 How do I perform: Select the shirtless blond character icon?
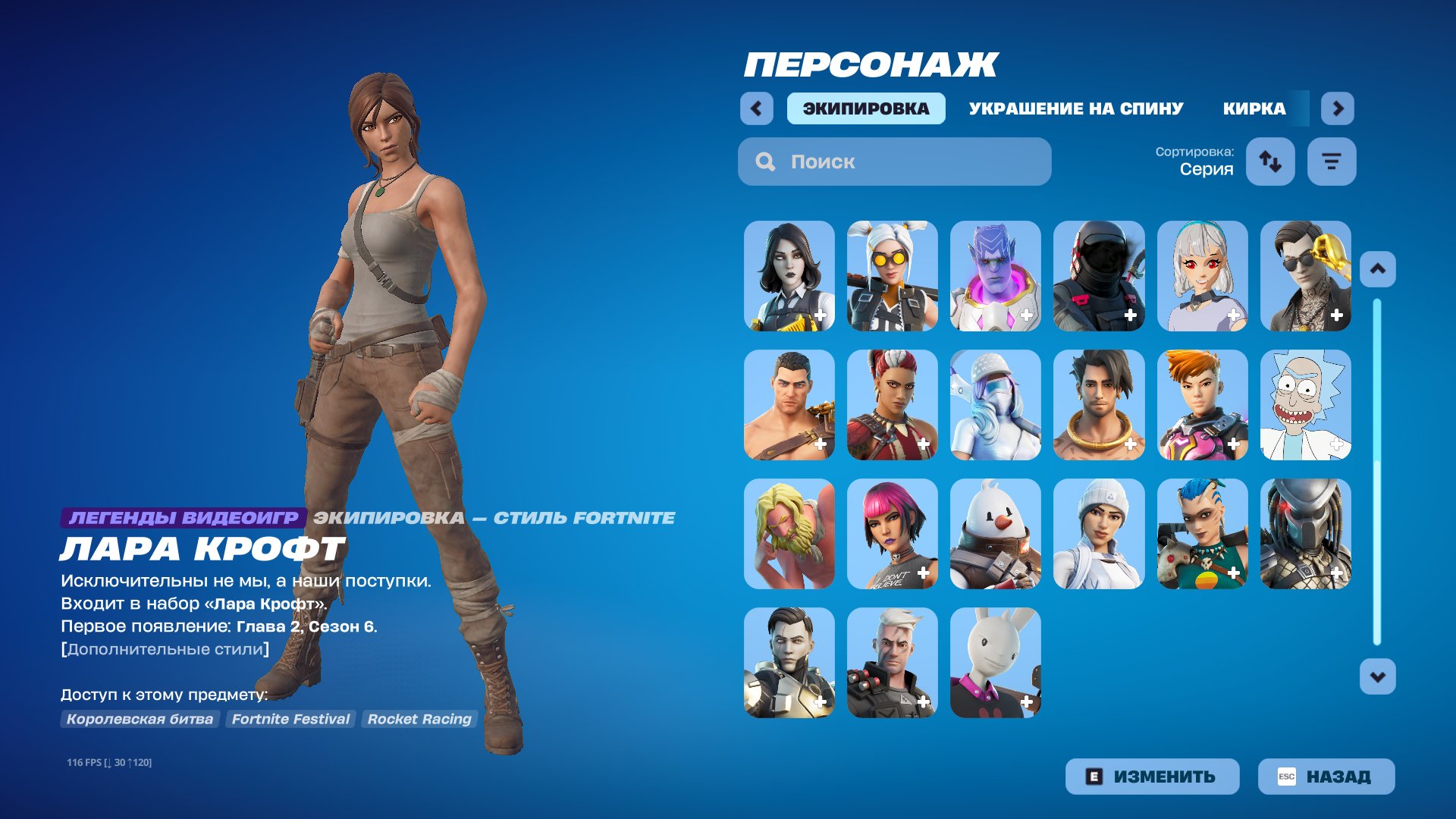click(789, 535)
